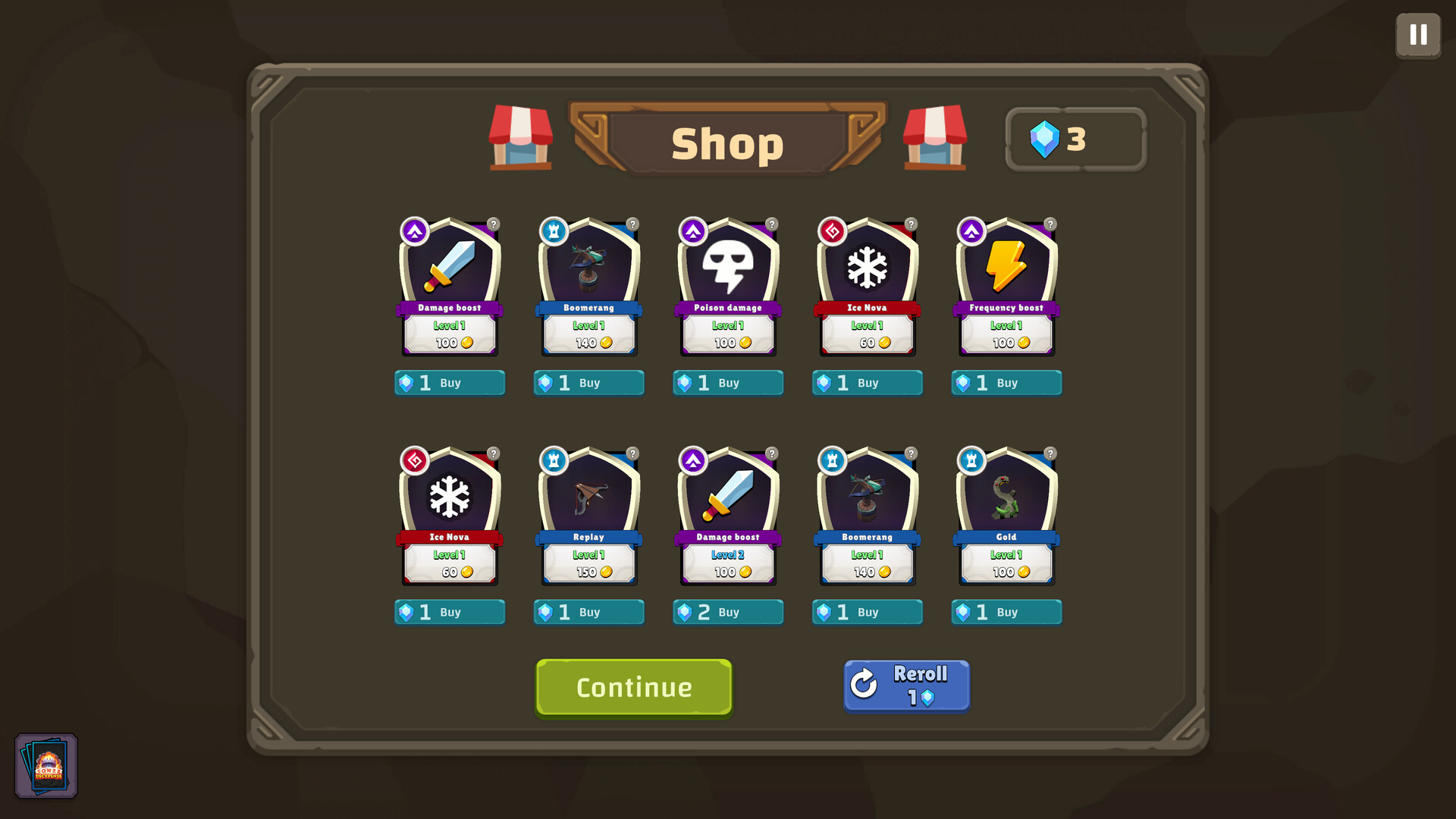Reroll the shop cards
This screenshot has width=1456, height=819.
pos(906,686)
